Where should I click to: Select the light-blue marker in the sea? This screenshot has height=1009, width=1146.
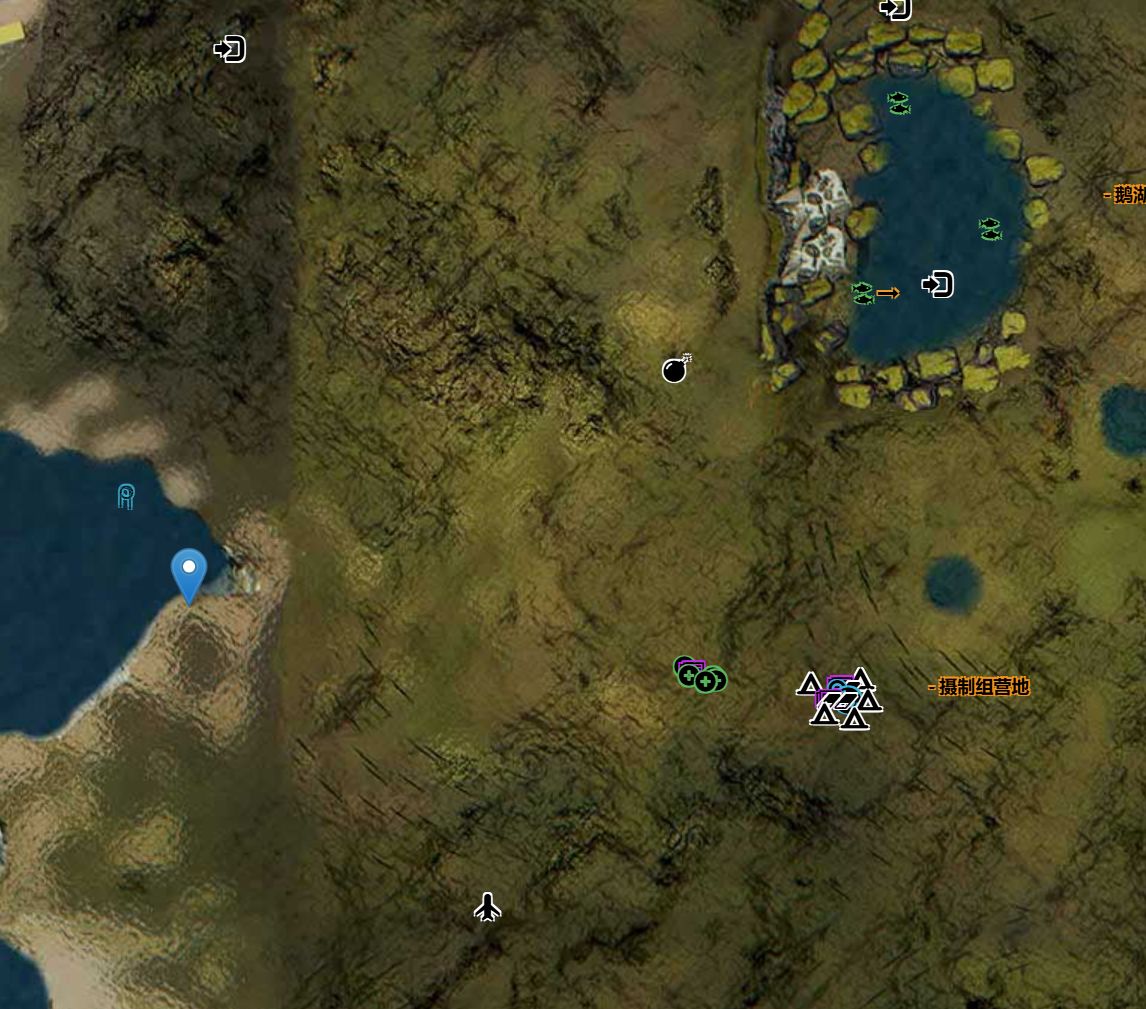point(126,496)
